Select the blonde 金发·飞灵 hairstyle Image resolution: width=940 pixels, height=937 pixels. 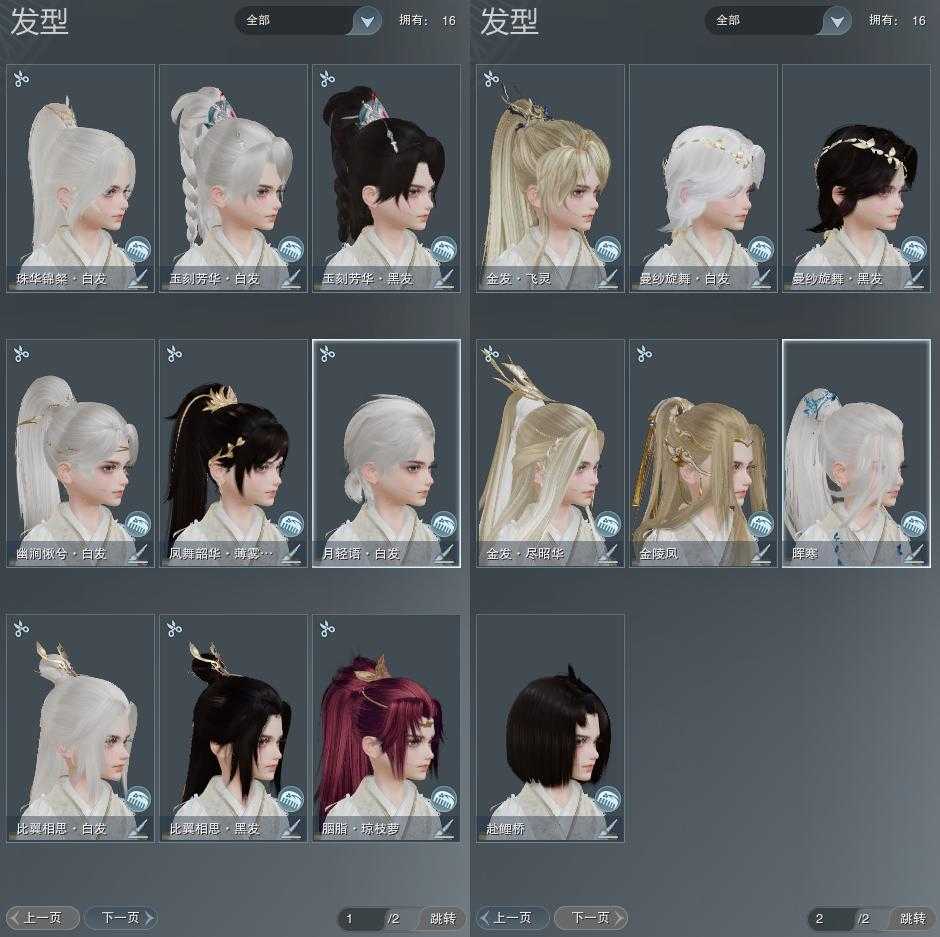[x=550, y=178]
